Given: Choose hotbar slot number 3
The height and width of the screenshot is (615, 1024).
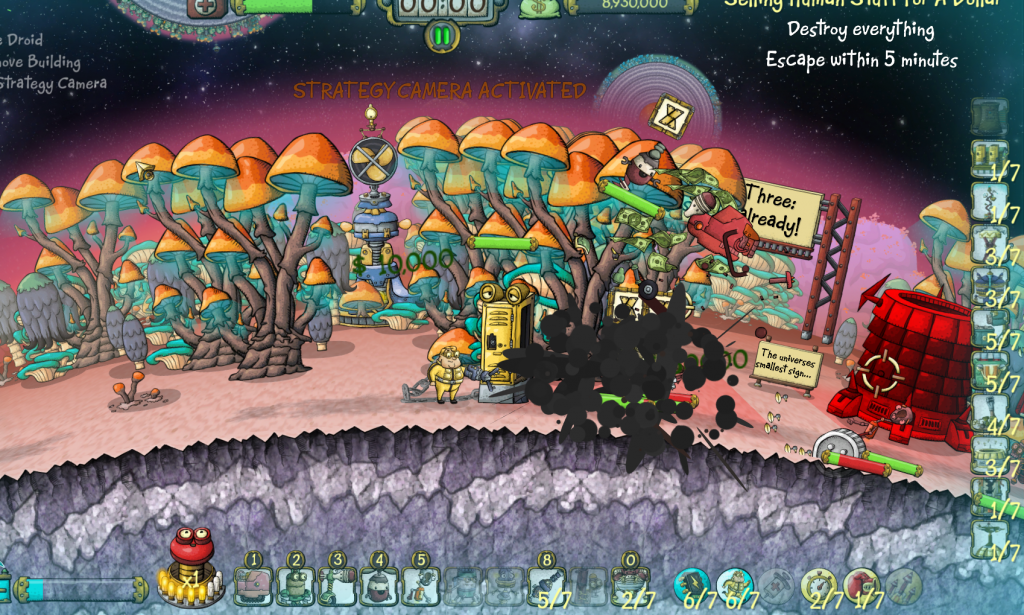Looking at the screenshot, I should (338, 585).
